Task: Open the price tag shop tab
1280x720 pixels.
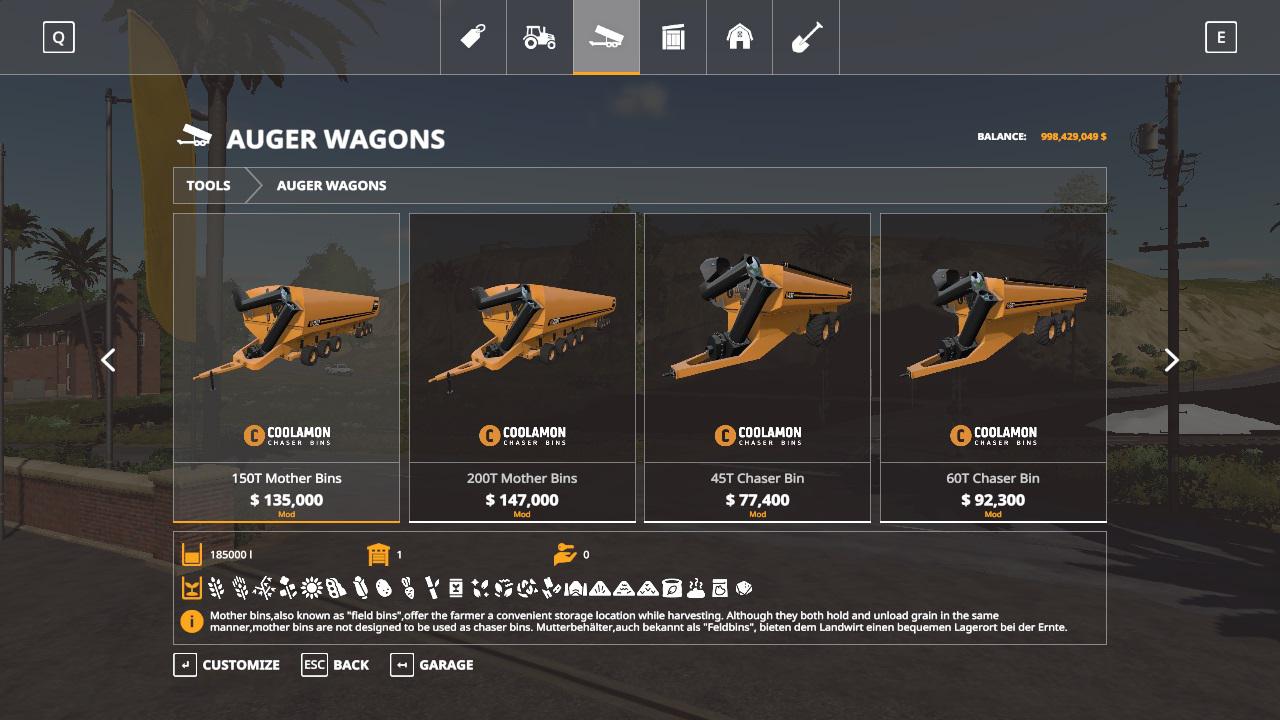Action: click(473, 37)
